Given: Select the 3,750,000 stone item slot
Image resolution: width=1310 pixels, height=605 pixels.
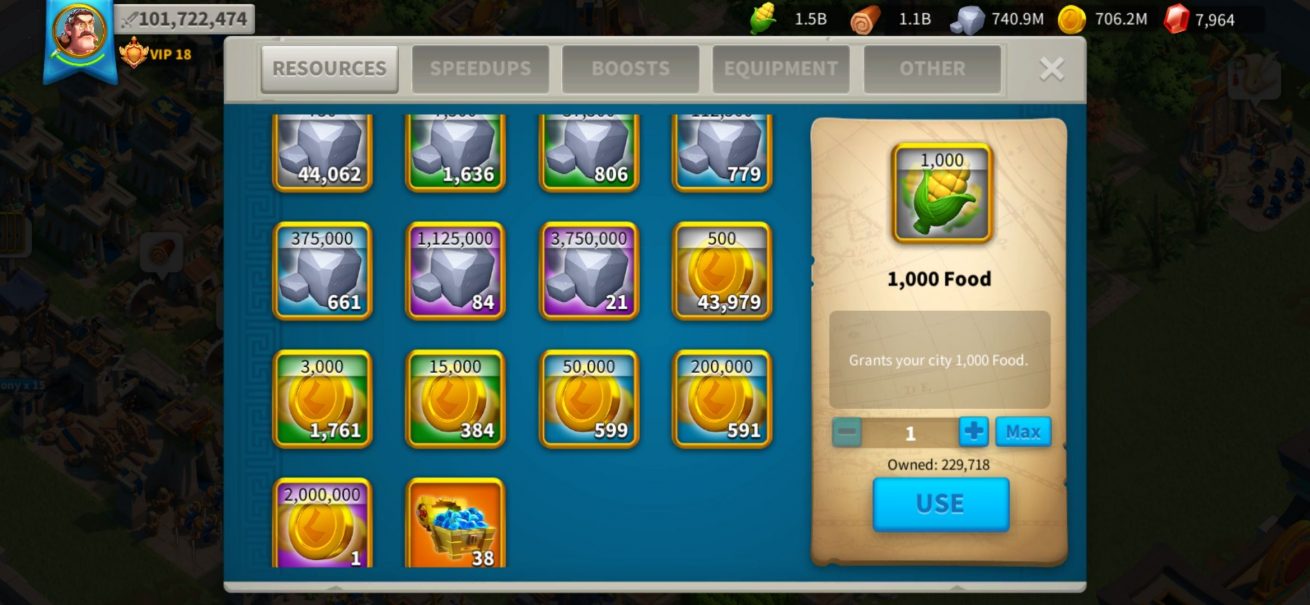Looking at the screenshot, I should tap(589, 271).
